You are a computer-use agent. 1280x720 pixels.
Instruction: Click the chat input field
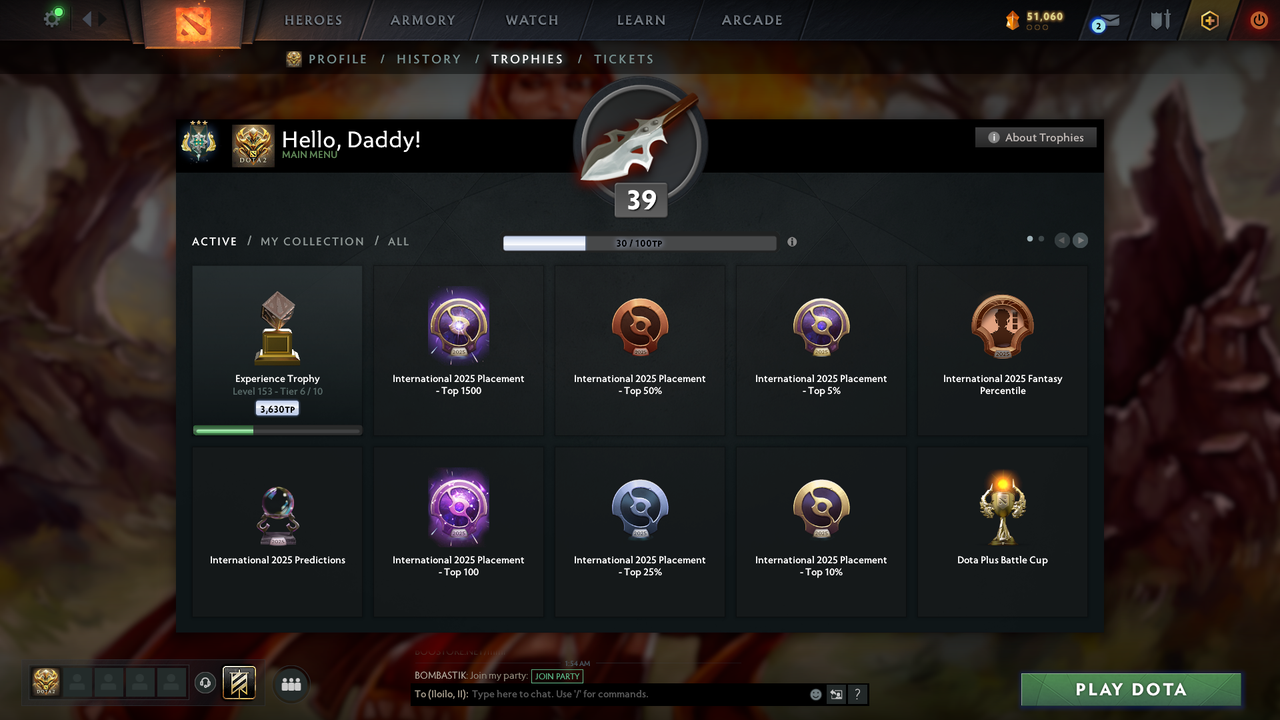[600, 694]
